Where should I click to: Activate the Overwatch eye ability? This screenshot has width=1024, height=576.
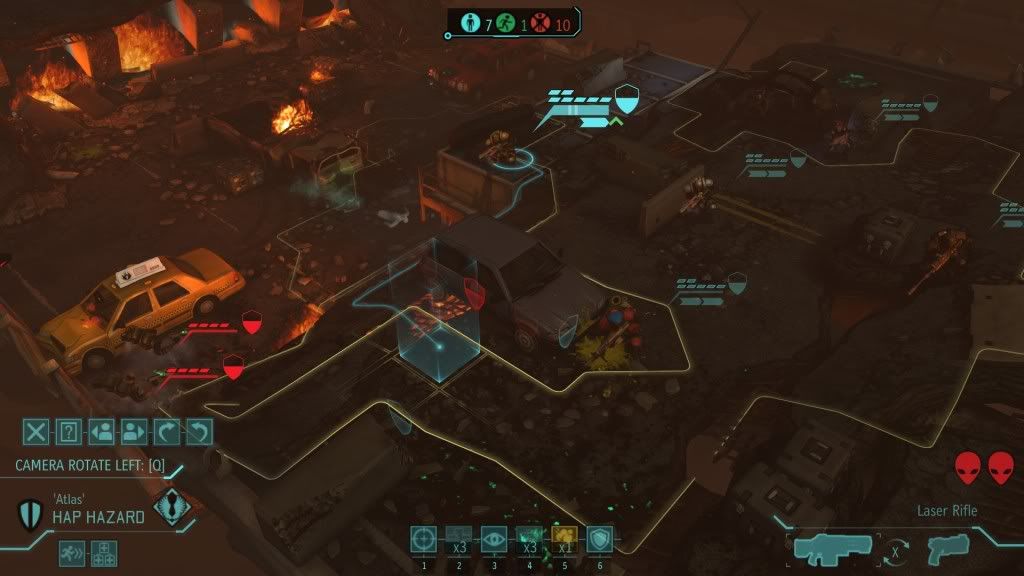[494, 539]
